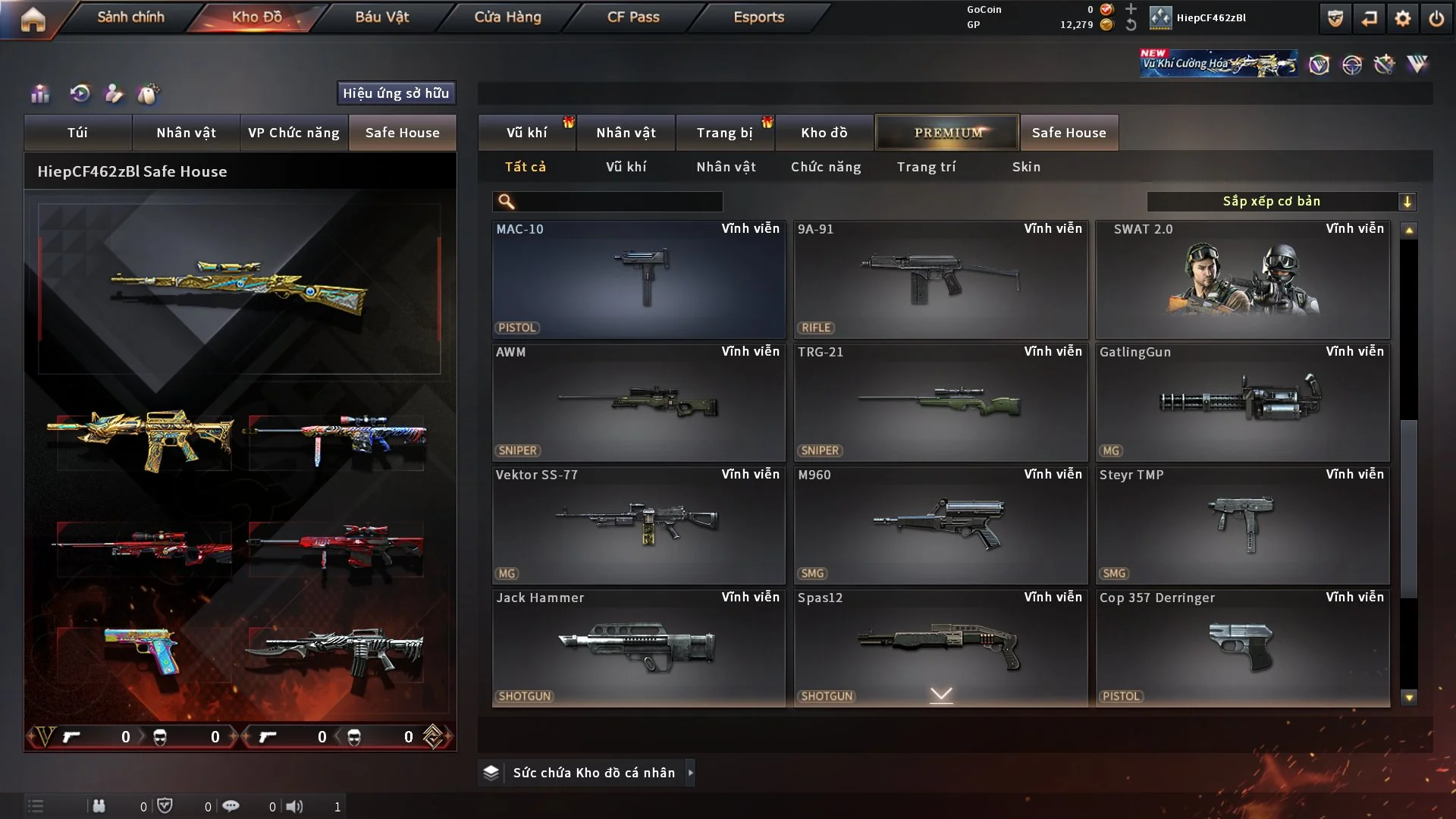Open the PREMIUM inventory tab

click(x=947, y=133)
